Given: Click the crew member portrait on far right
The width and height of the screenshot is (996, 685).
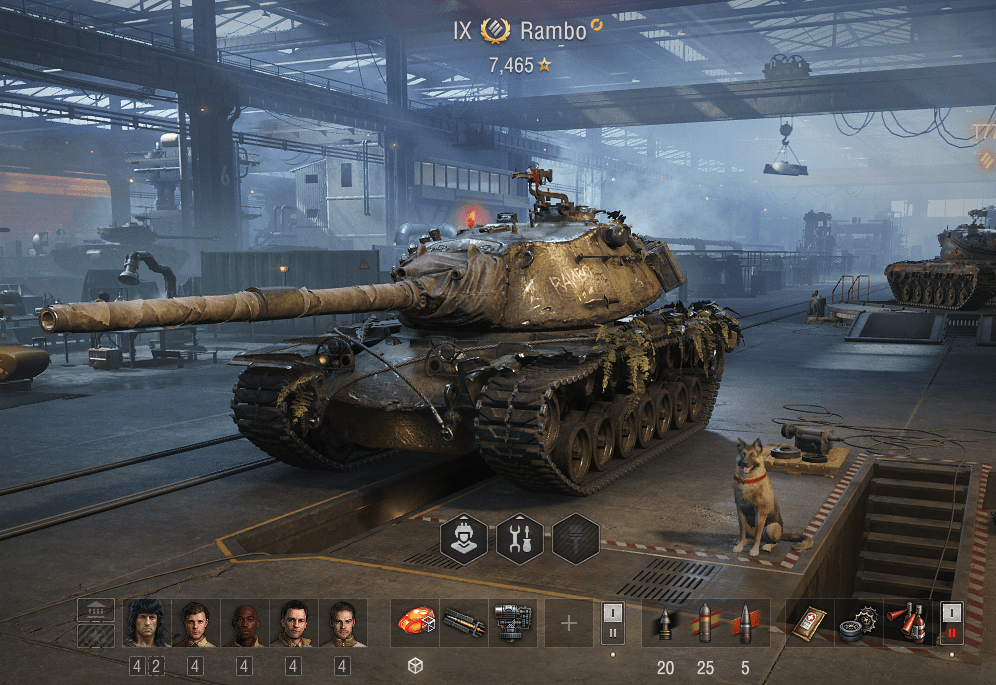Looking at the screenshot, I should [x=342, y=624].
